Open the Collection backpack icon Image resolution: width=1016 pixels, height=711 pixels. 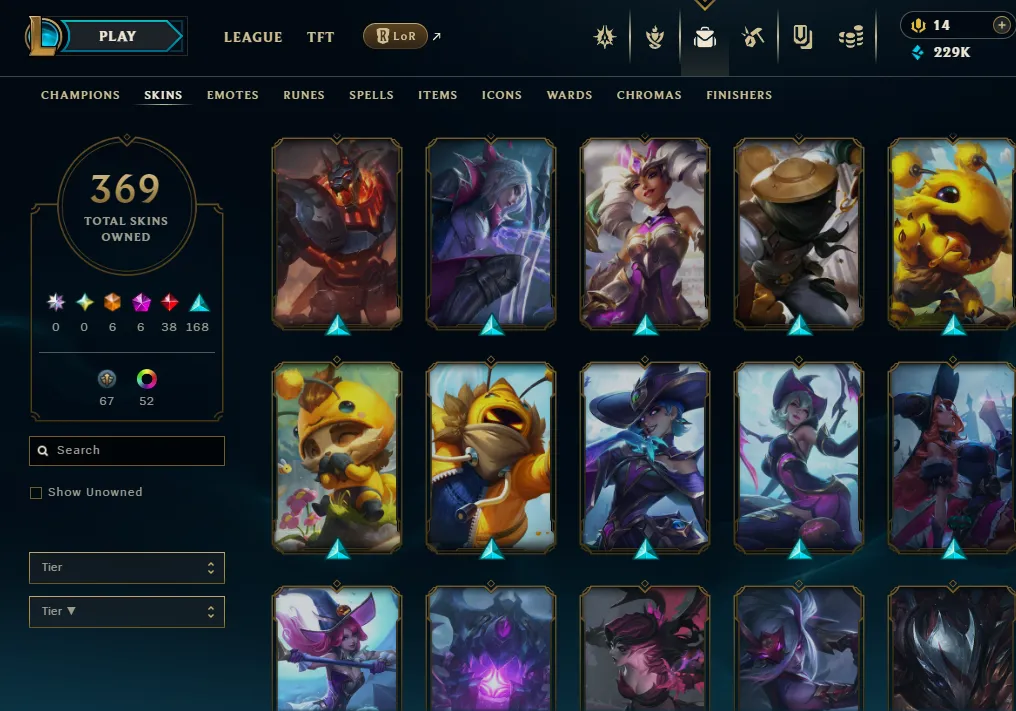[705, 38]
